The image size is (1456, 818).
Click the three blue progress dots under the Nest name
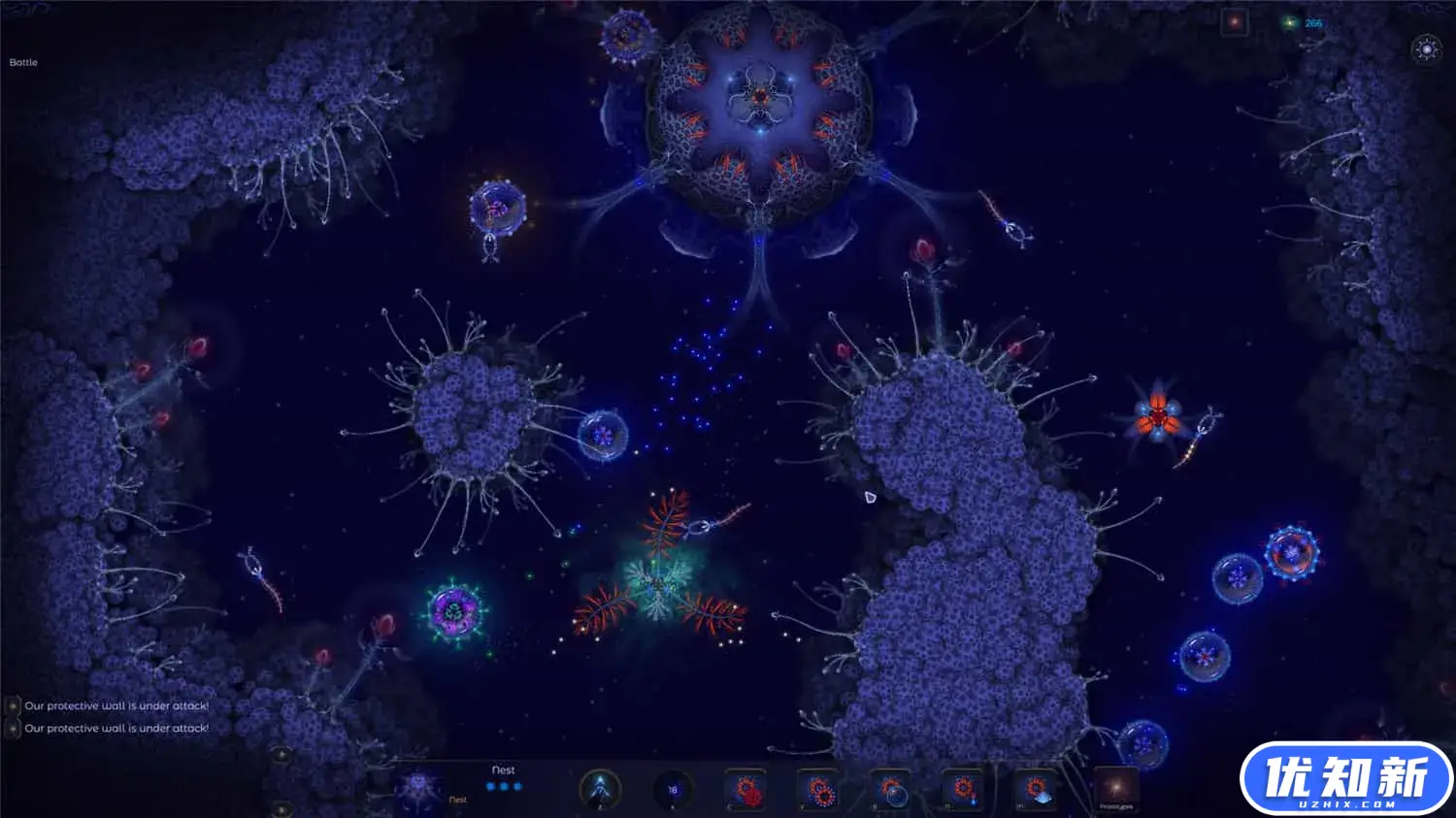pyautogui.click(x=503, y=786)
